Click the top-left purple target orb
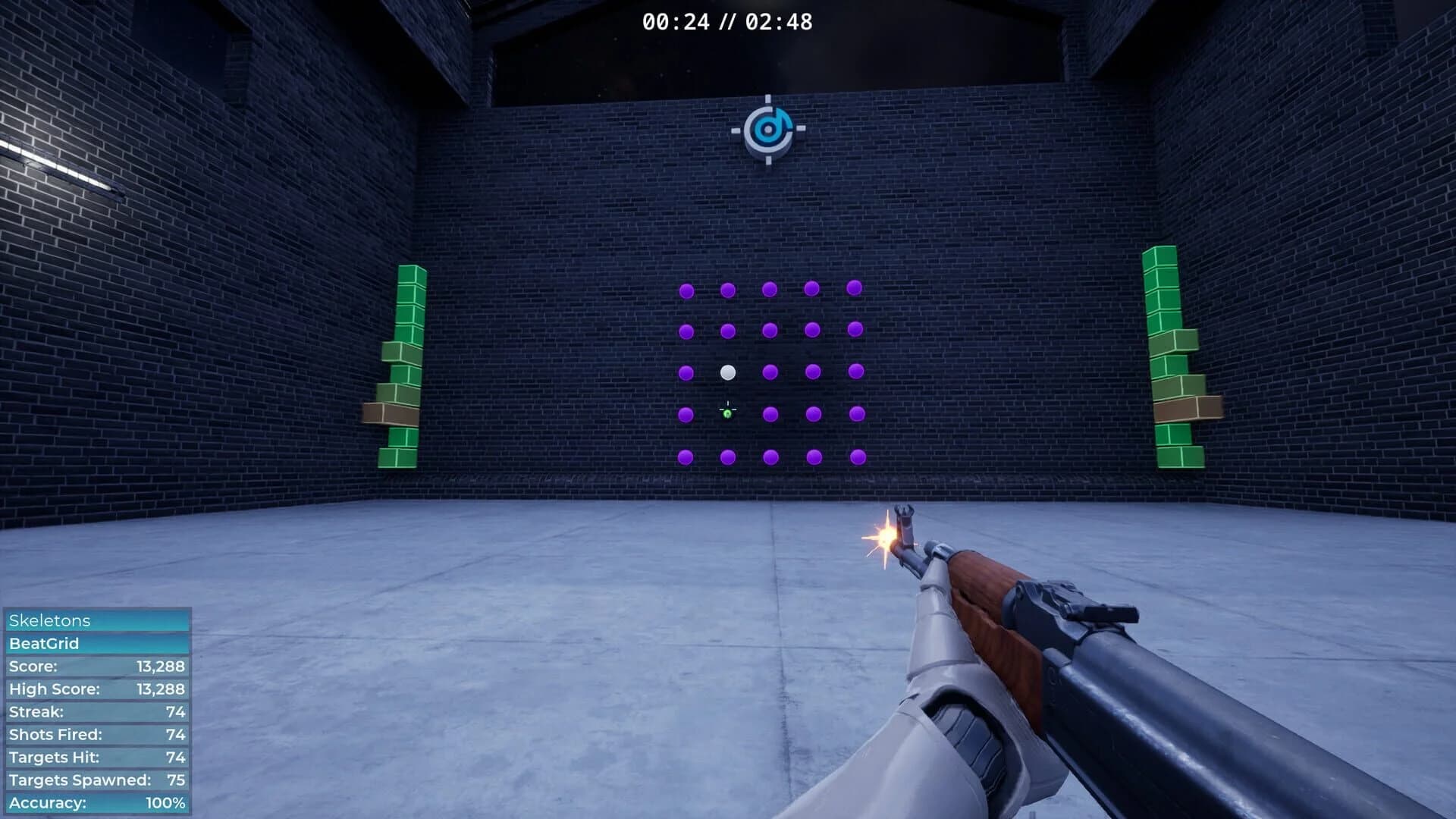 [x=686, y=289]
